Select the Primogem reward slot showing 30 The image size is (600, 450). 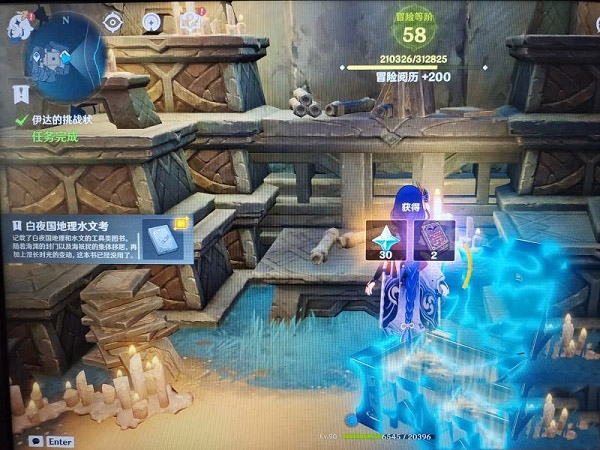click(x=386, y=242)
